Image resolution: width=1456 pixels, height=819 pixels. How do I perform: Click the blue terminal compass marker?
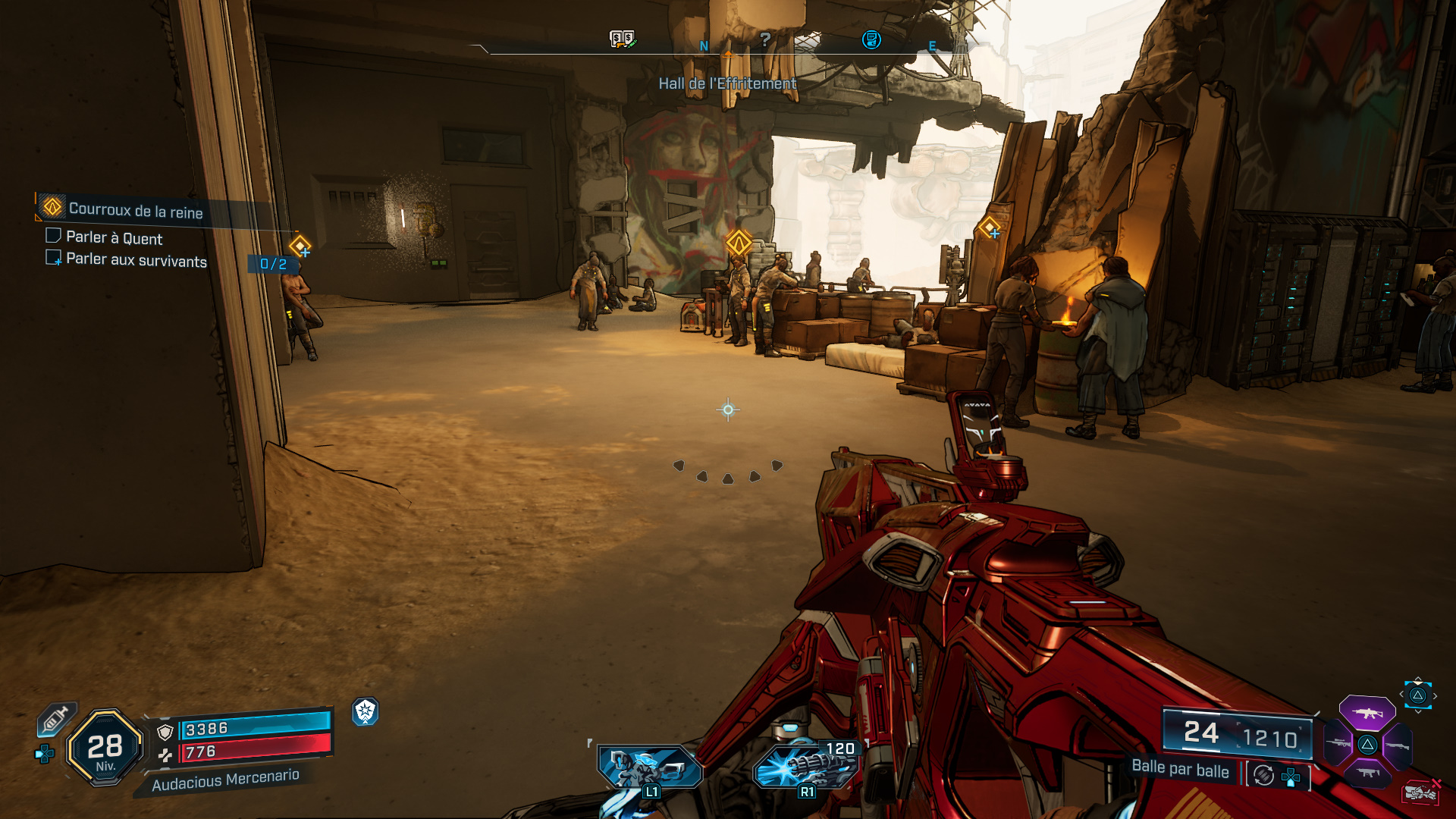coord(871,39)
